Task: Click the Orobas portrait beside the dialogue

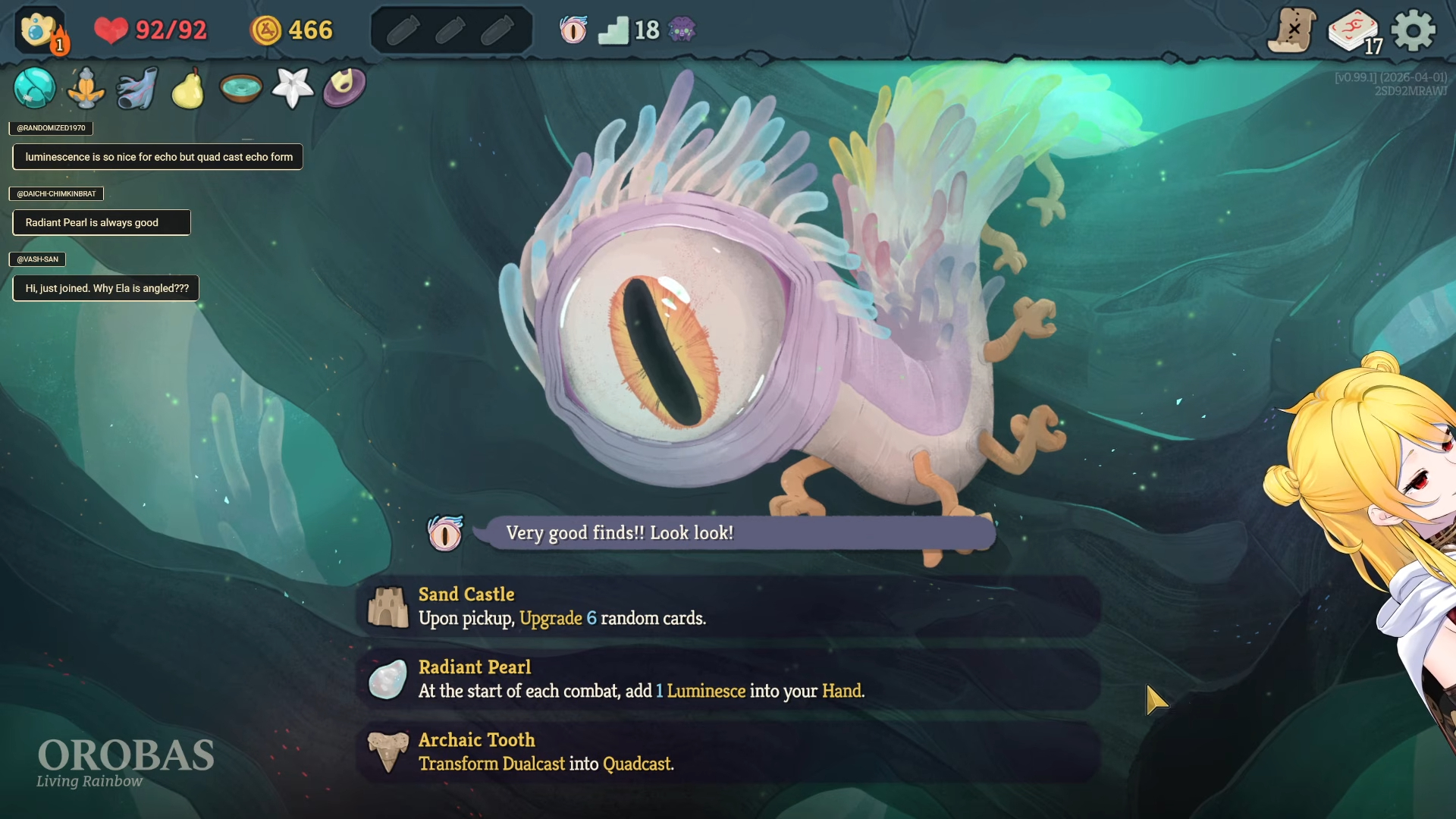Action: [445, 533]
